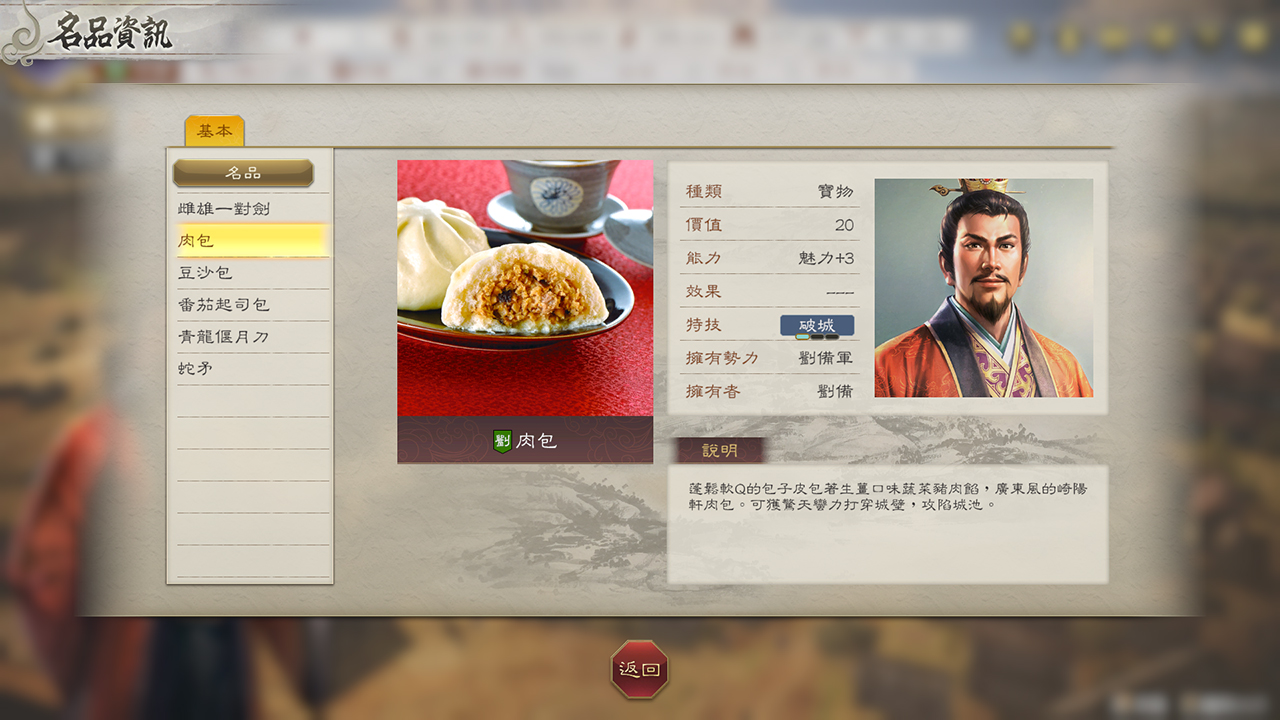Click the 特技 label in the stats panel
This screenshot has height=720, width=1280.
click(705, 325)
